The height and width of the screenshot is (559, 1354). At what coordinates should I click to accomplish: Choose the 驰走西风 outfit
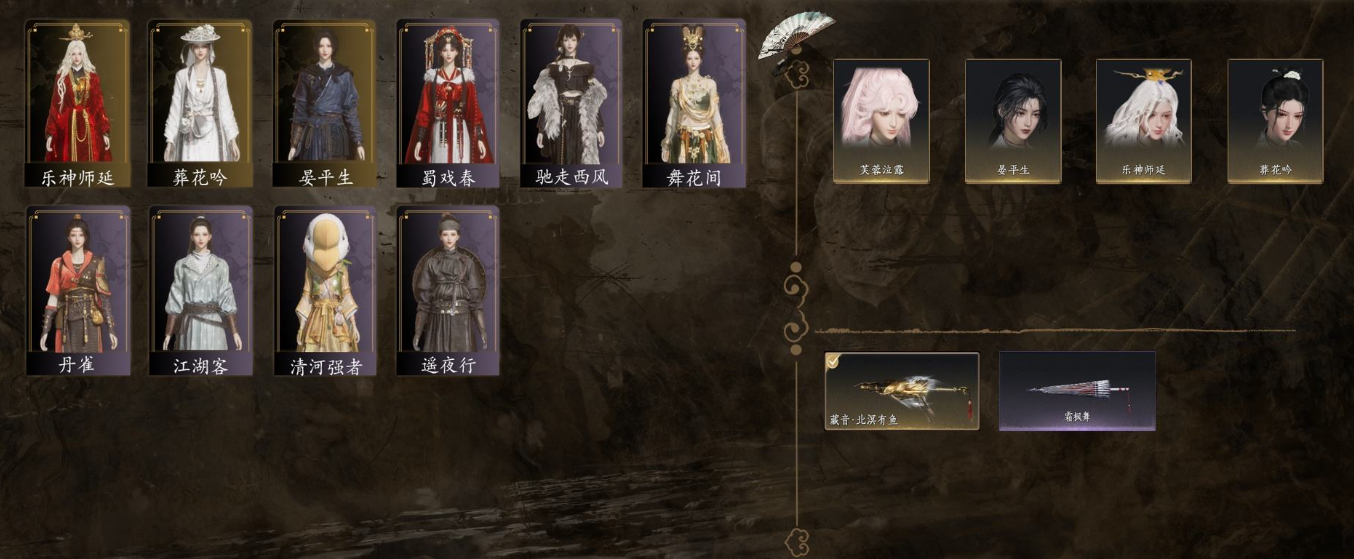coord(571,103)
